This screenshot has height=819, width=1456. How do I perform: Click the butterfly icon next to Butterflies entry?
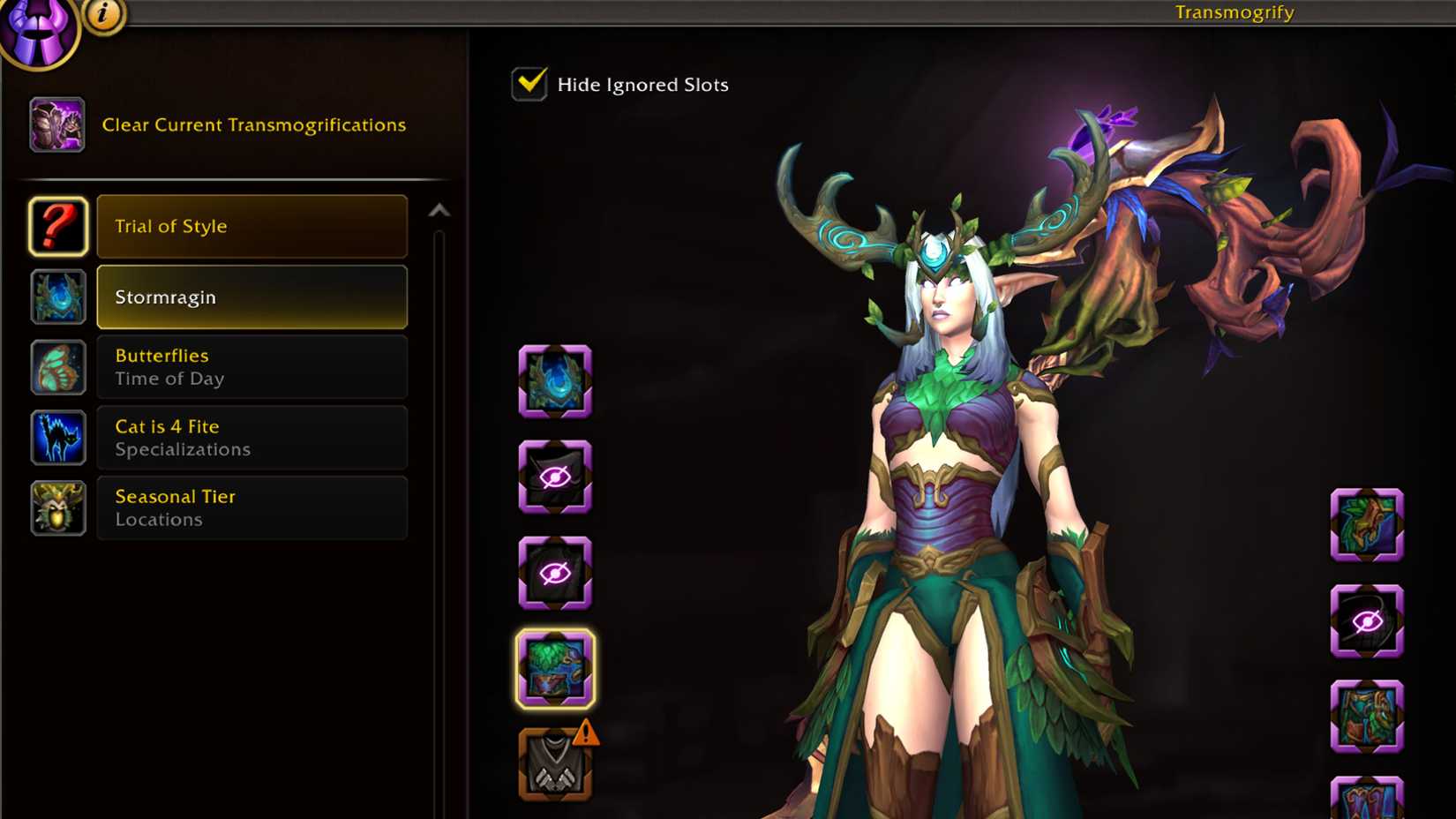point(57,367)
